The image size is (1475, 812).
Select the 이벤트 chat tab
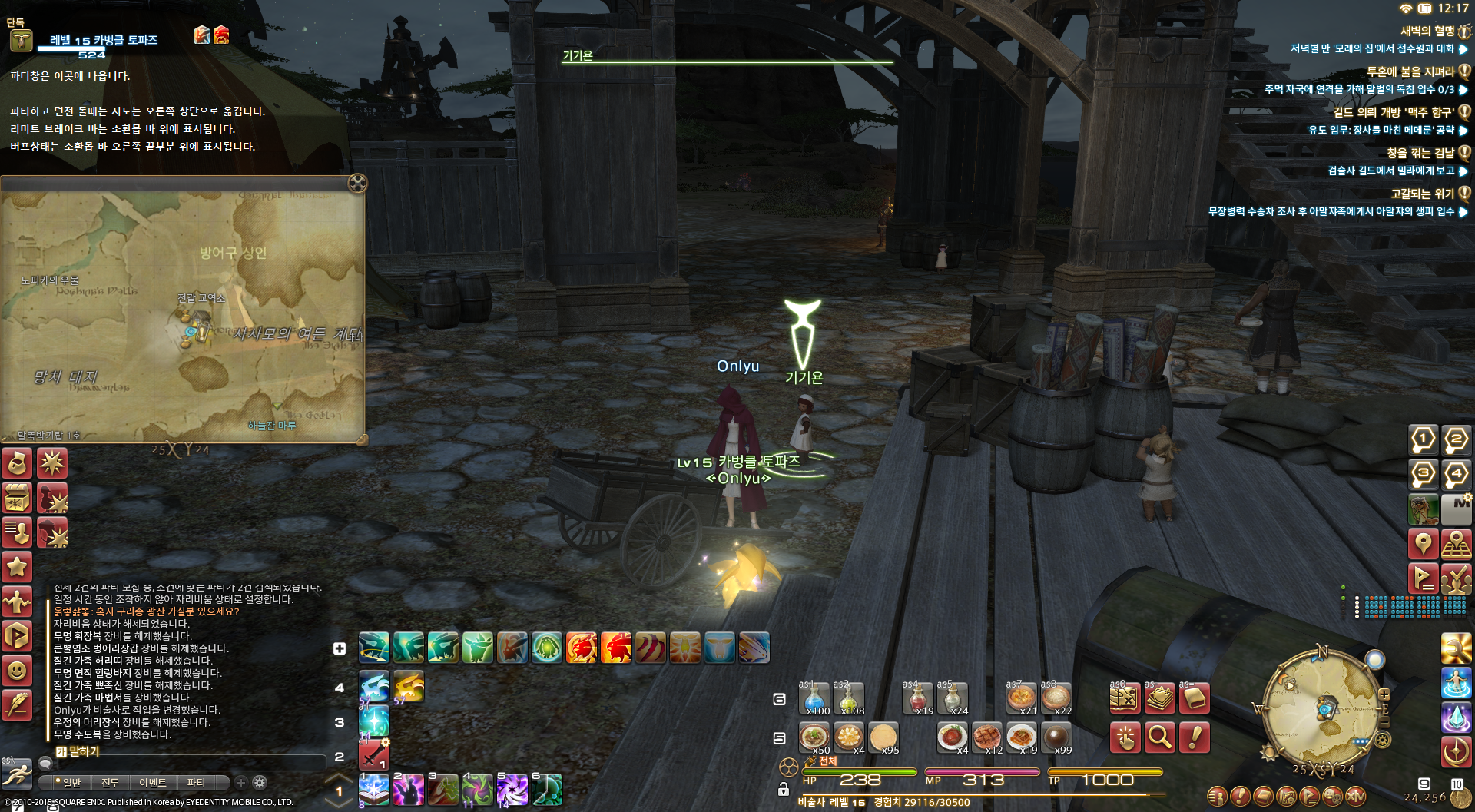[152, 782]
